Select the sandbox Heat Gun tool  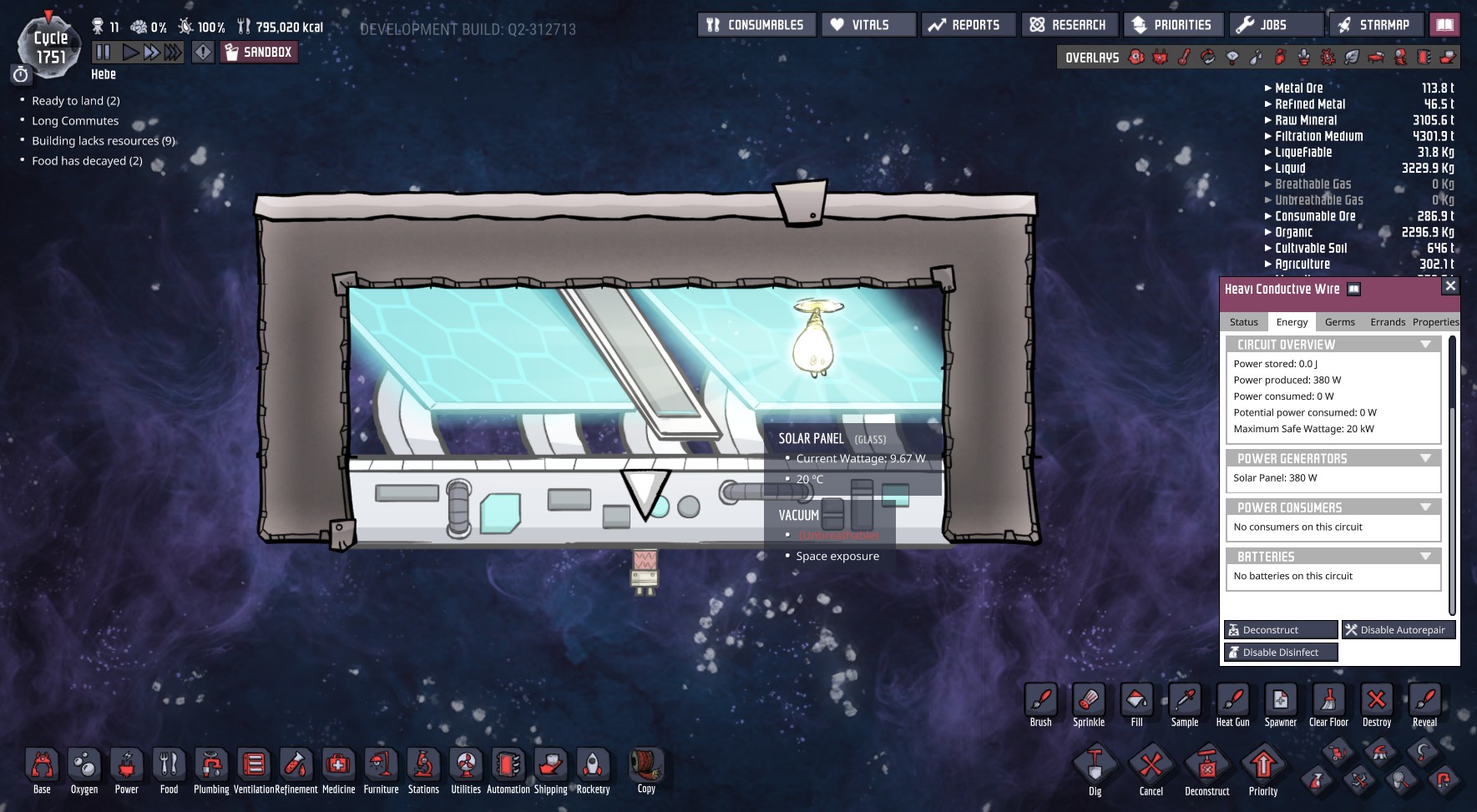[1232, 705]
